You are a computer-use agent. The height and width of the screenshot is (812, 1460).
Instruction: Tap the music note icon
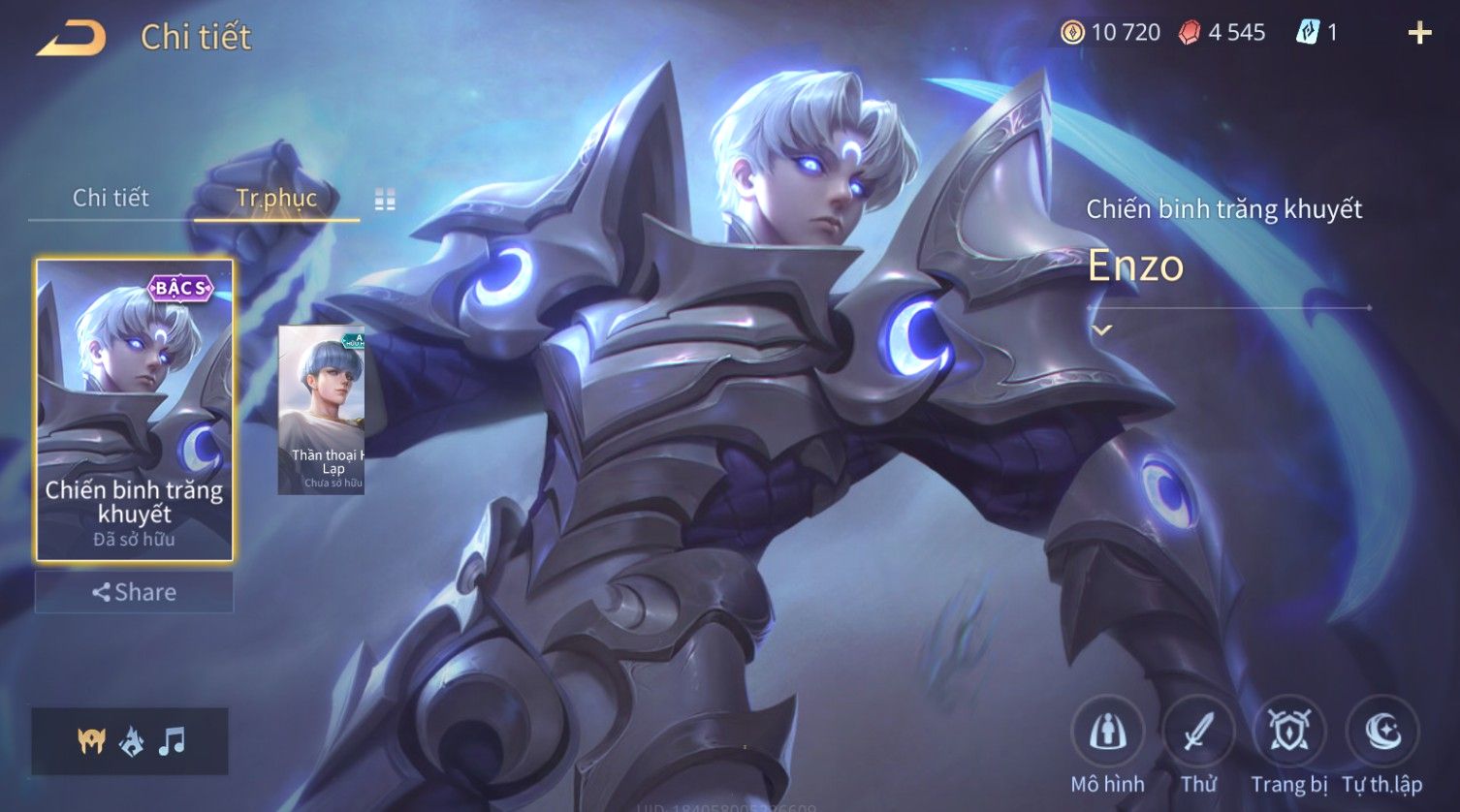(172, 741)
